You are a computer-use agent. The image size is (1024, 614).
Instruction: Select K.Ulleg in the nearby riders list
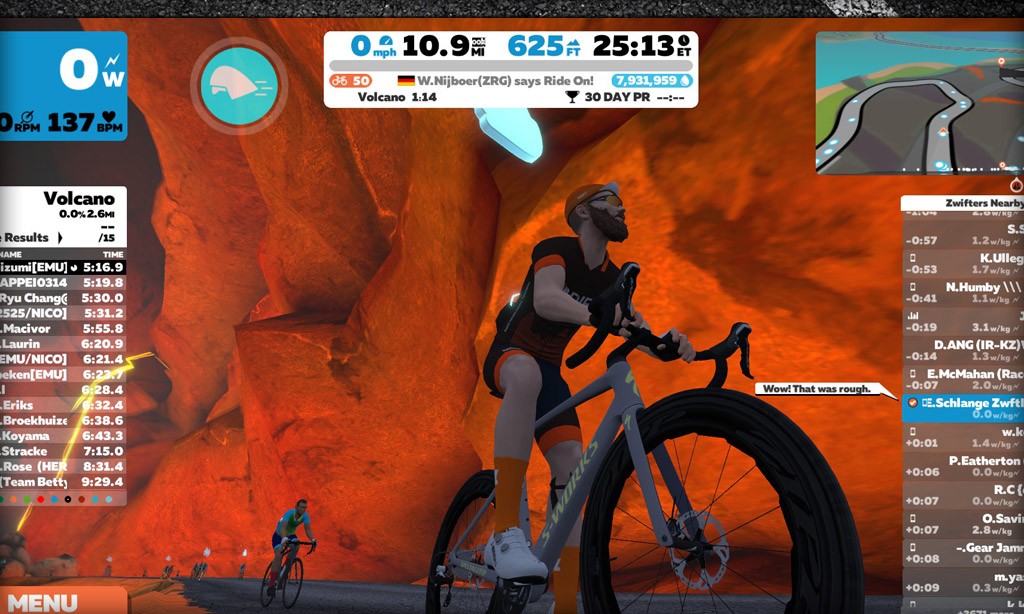point(963,263)
